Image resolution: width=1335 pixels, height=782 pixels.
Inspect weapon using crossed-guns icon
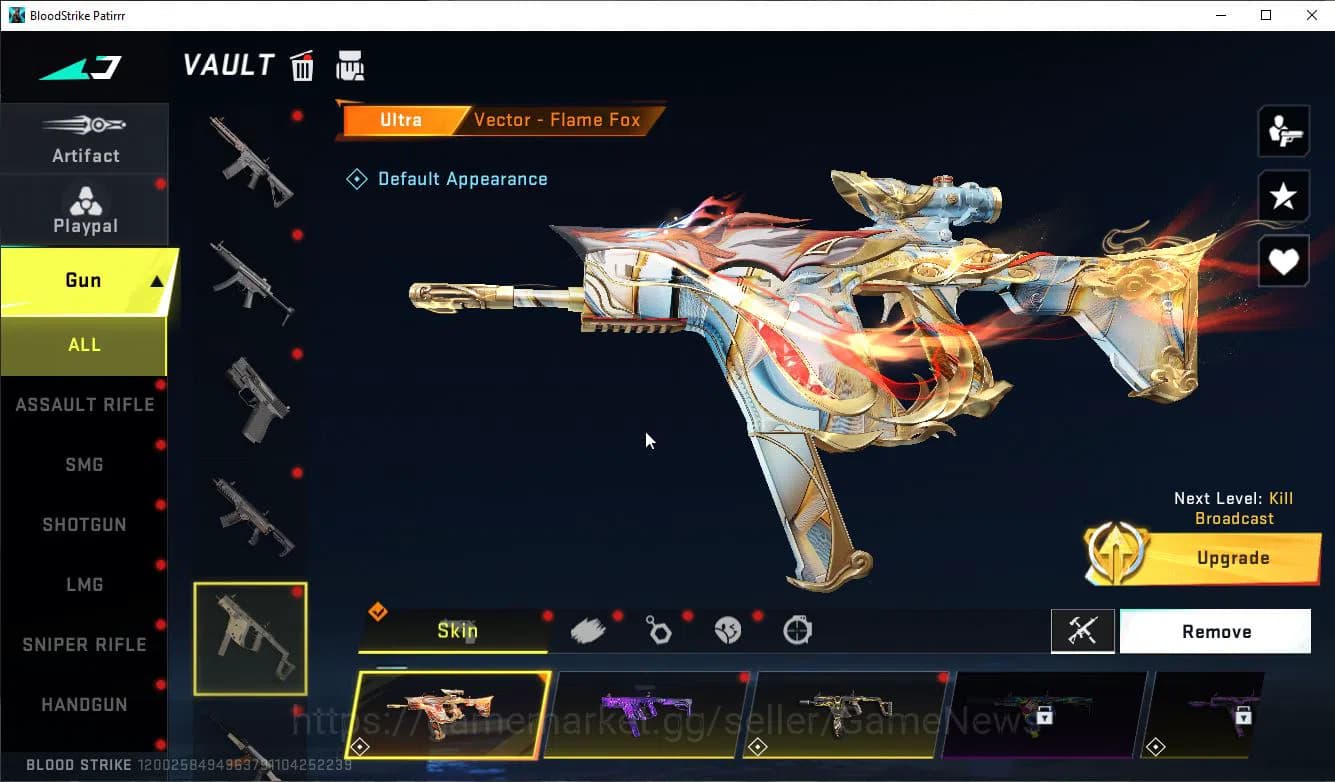[x=1083, y=631]
